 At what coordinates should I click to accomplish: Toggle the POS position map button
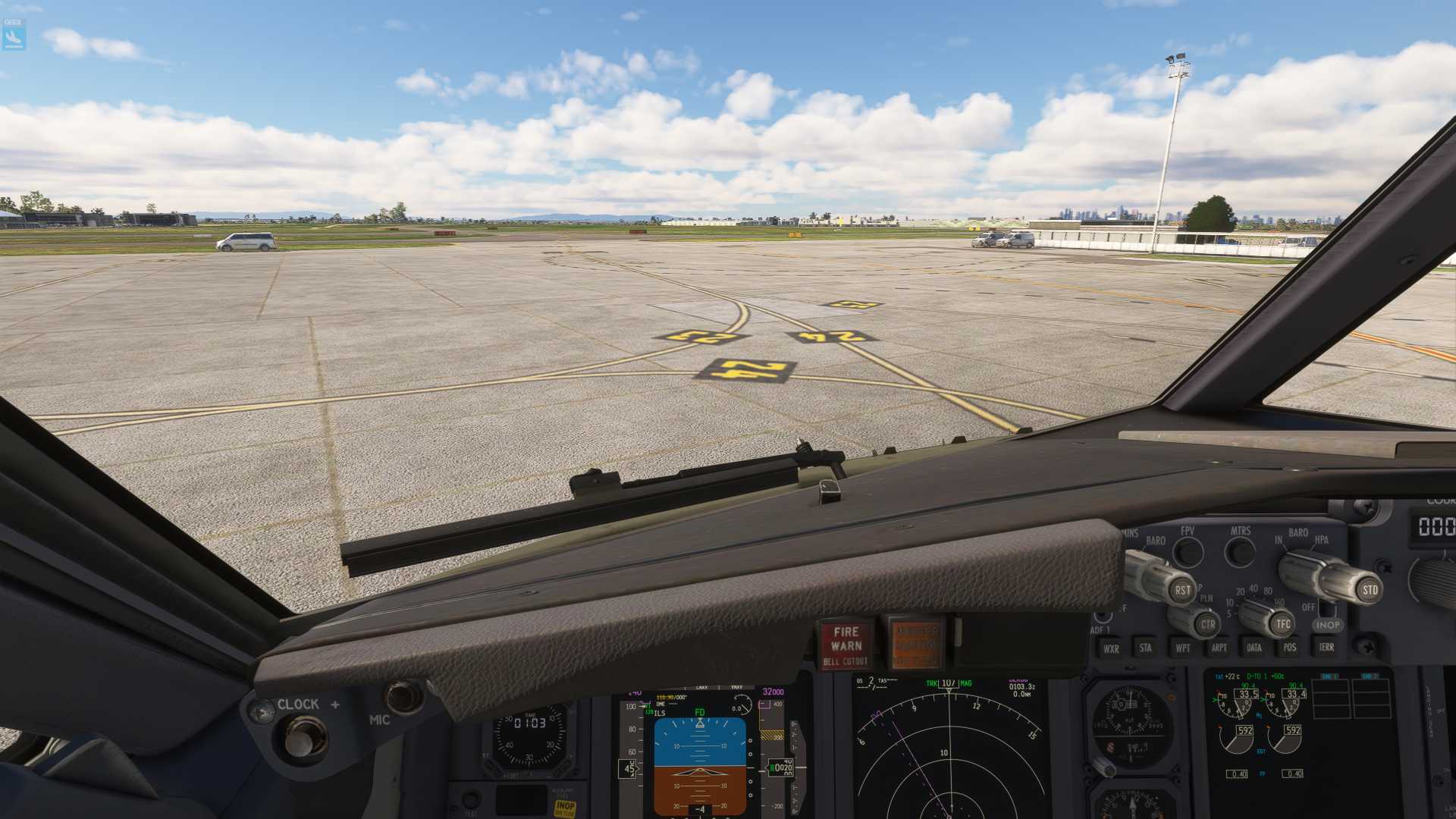pos(1290,647)
